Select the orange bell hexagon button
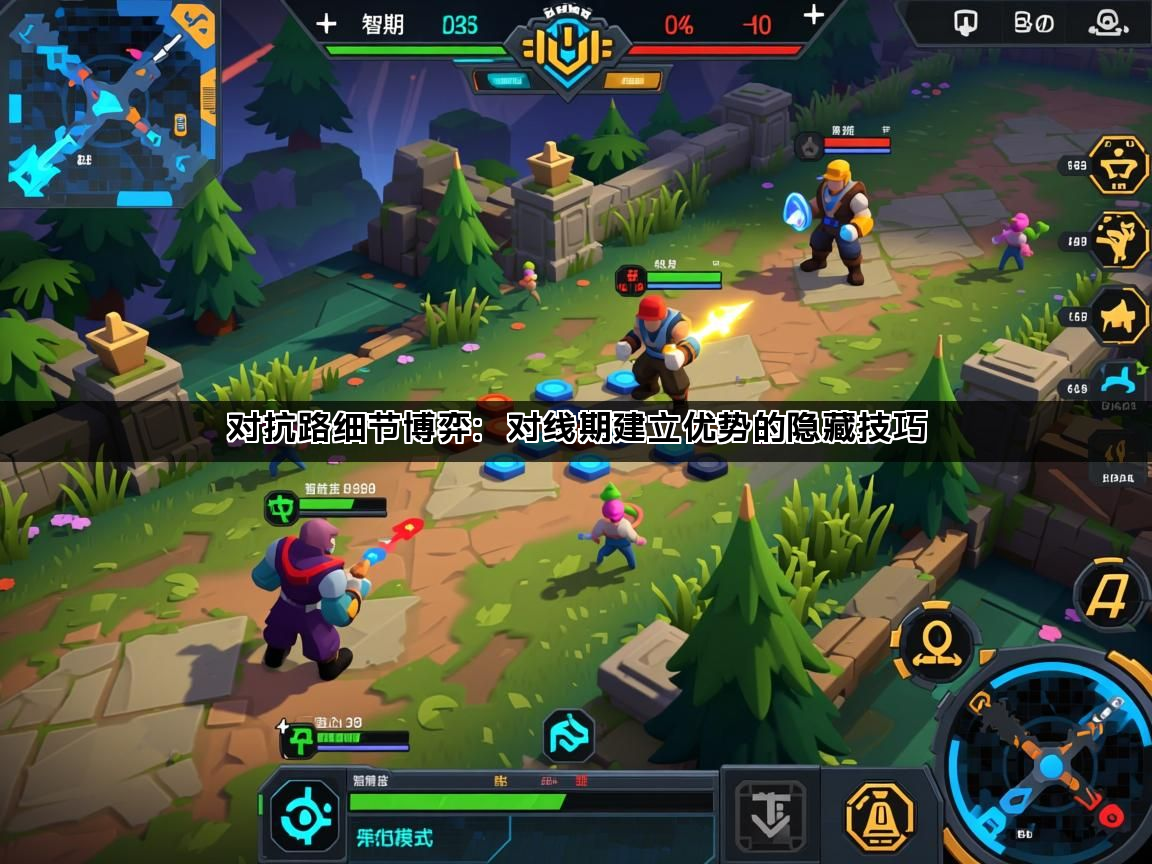This screenshot has width=1152, height=864. 880,817
